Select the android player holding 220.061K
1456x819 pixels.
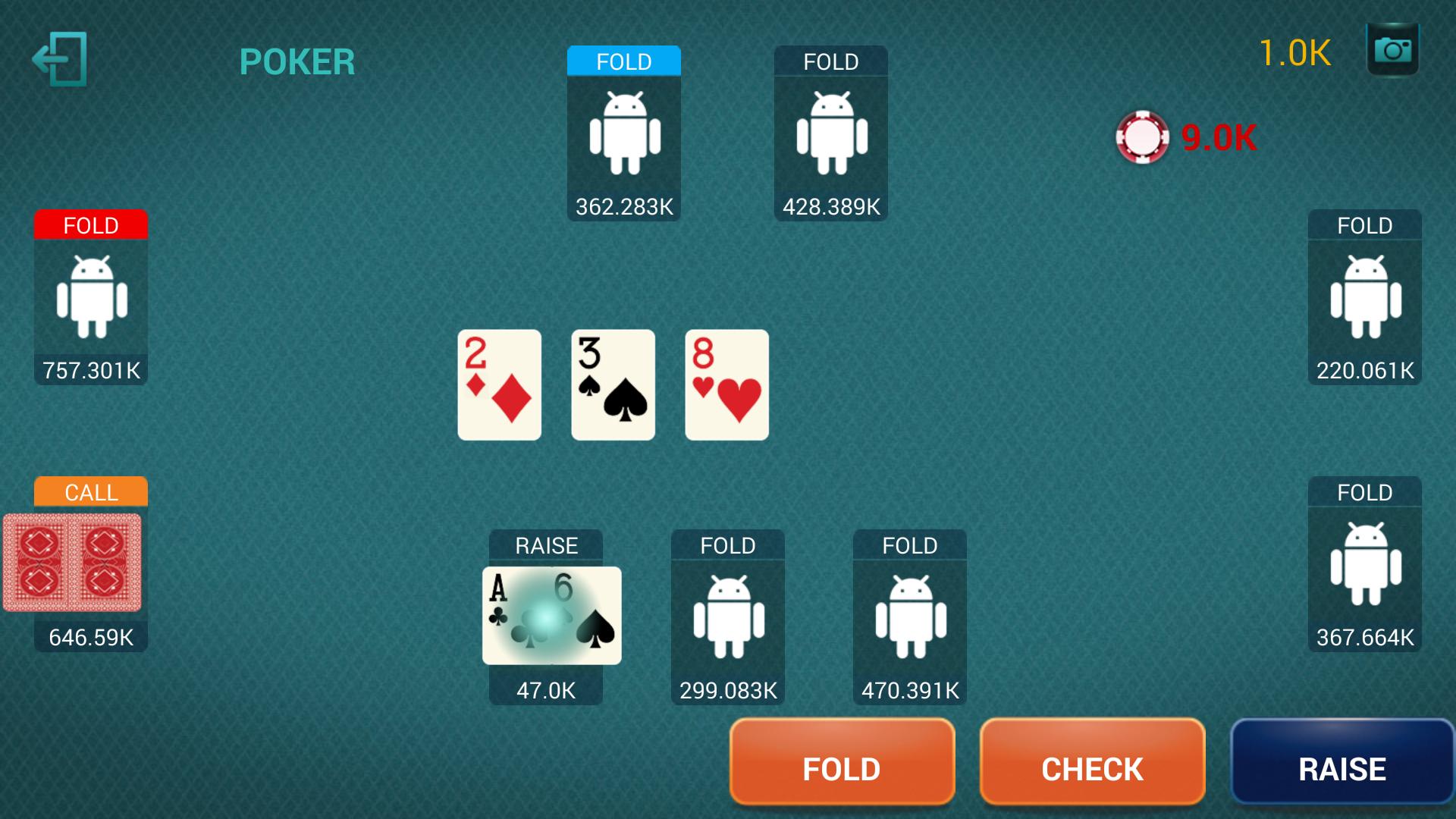point(1363,298)
